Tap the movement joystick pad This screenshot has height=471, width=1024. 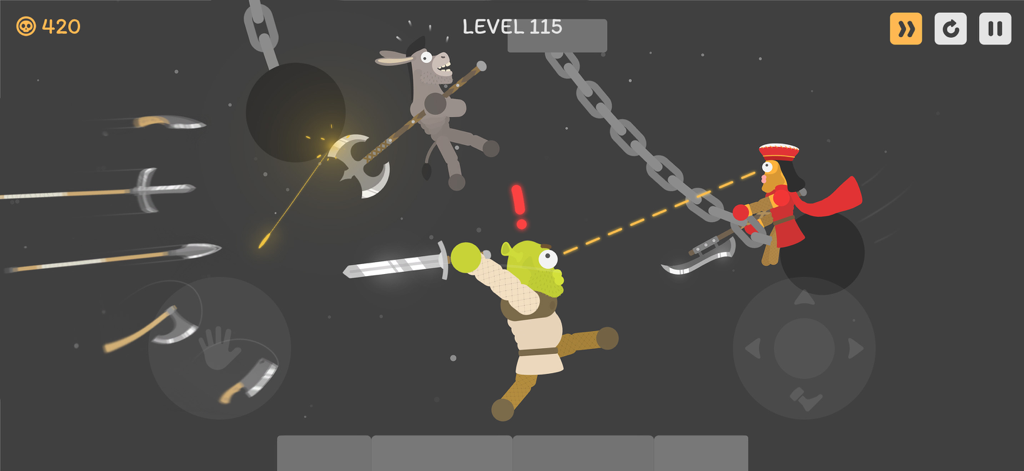point(803,347)
